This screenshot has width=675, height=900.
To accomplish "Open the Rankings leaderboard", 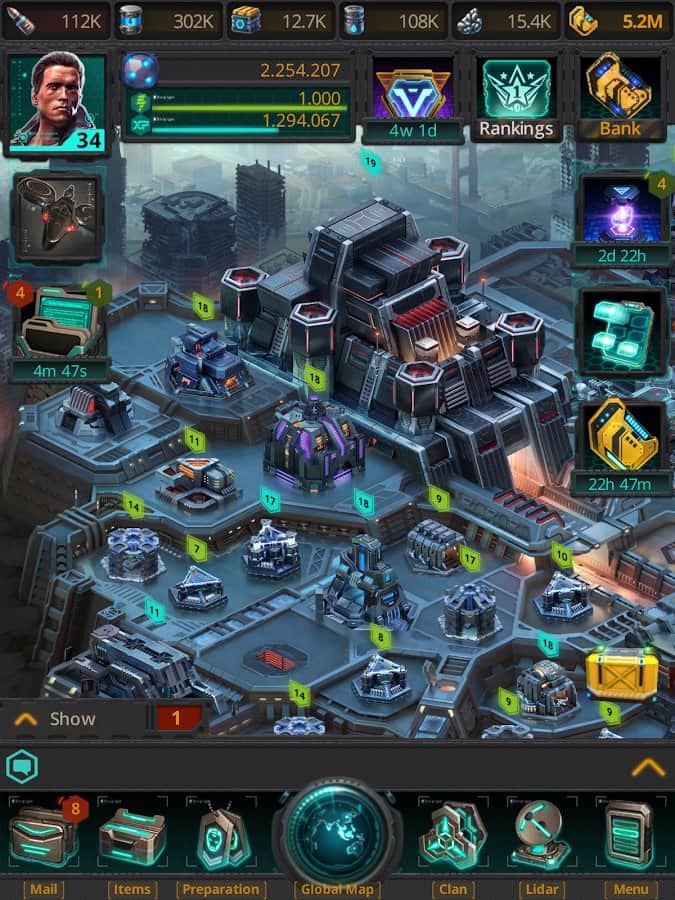I will [516, 98].
